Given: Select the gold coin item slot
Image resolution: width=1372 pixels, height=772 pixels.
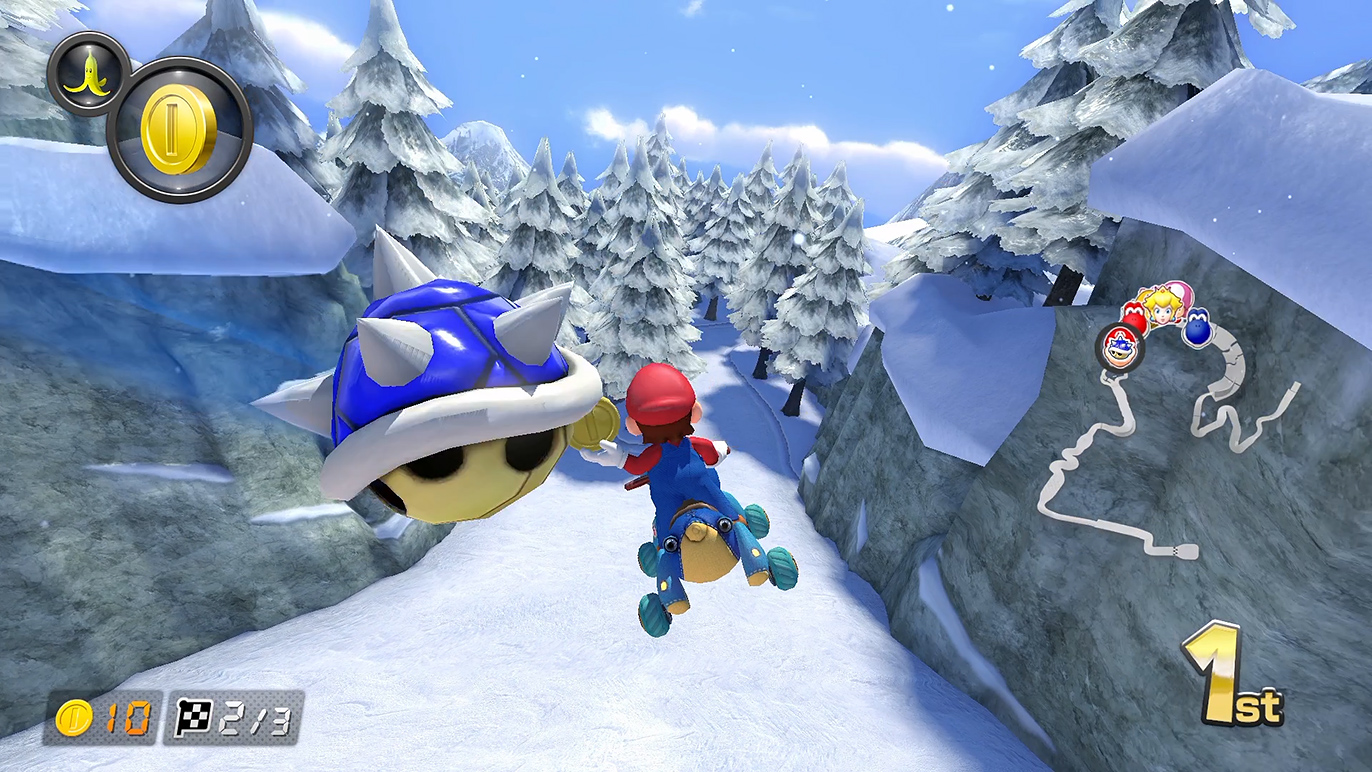Looking at the screenshot, I should coord(179,130).
